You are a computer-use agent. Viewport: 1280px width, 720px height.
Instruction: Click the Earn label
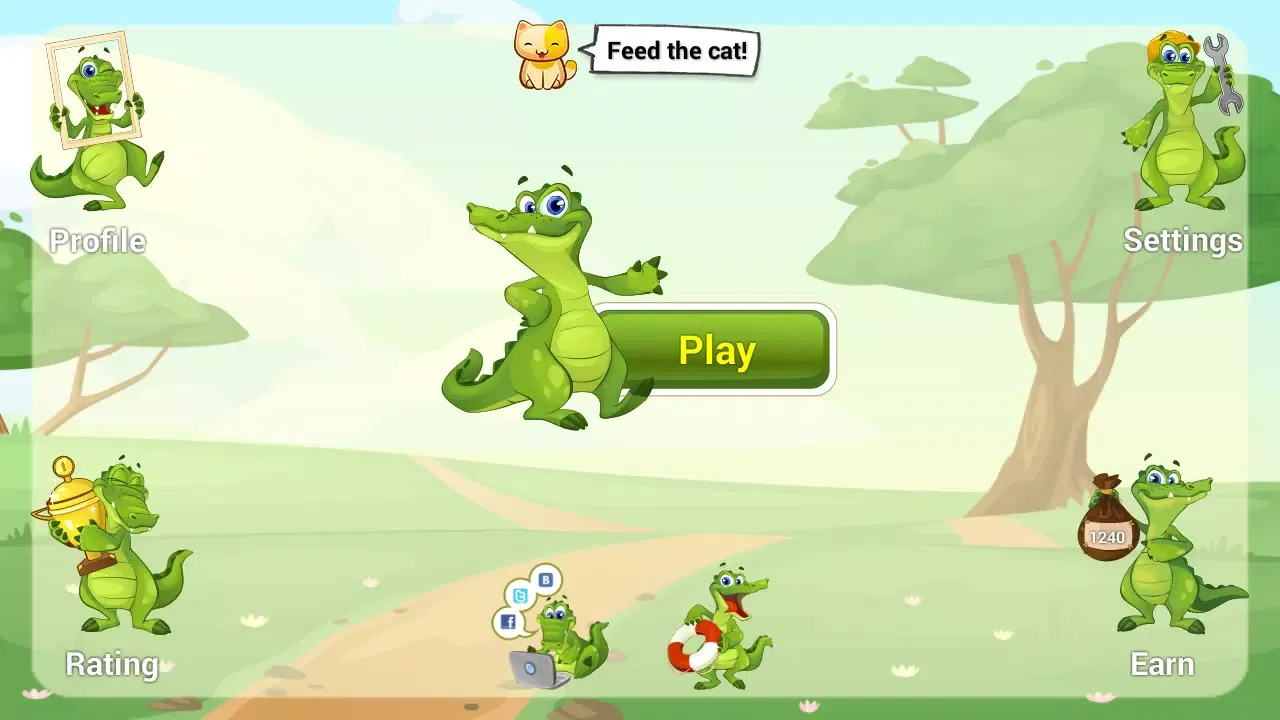tap(1161, 664)
